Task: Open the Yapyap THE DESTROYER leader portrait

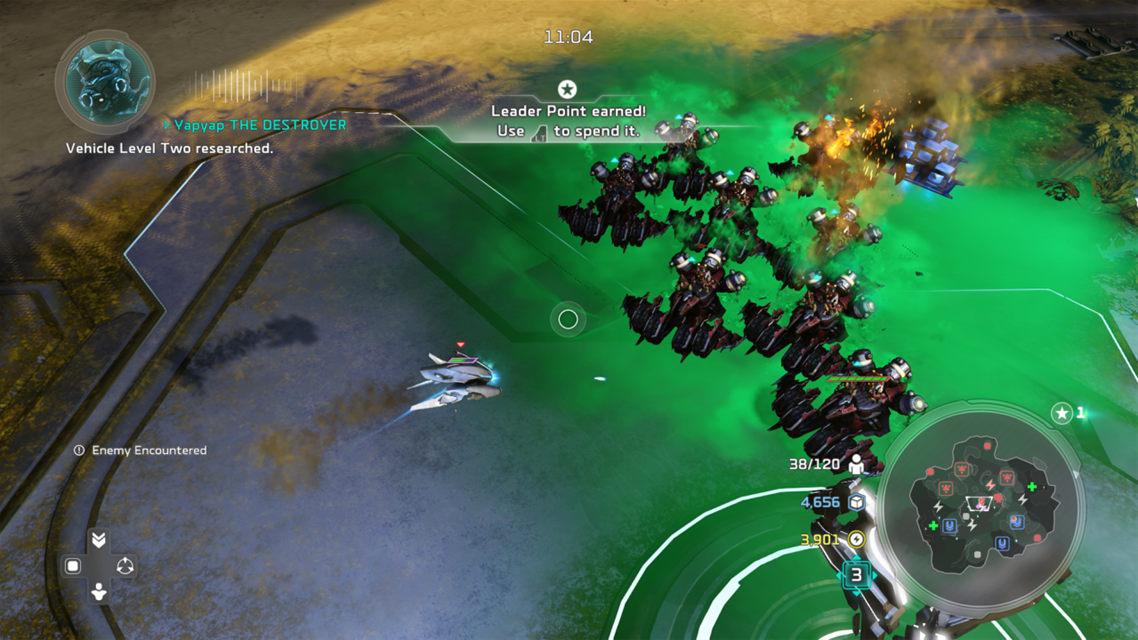Action: click(105, 82)
